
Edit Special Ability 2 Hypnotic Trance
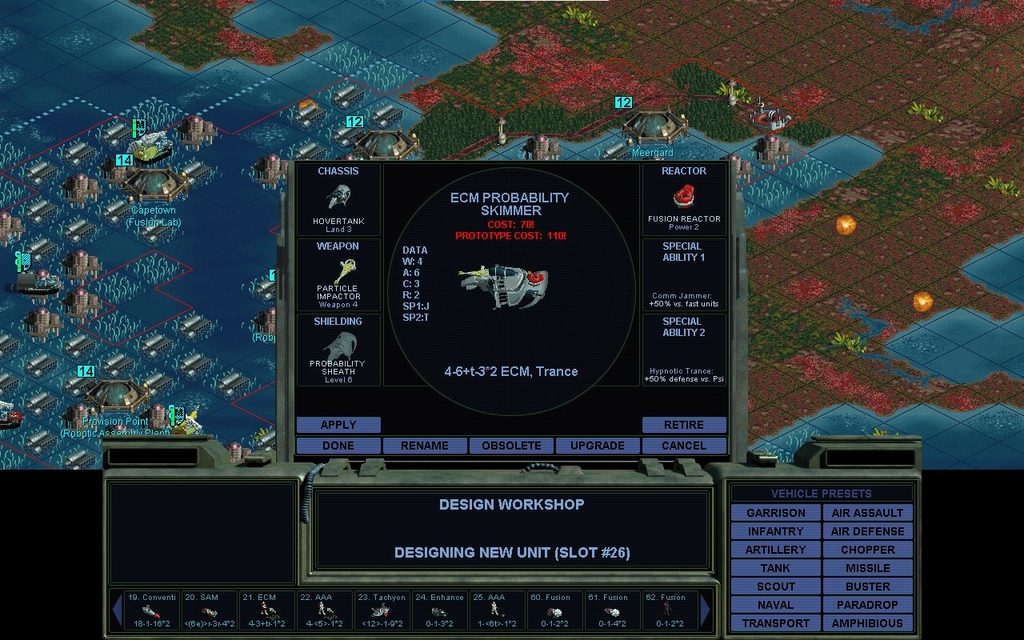[684, 349]
